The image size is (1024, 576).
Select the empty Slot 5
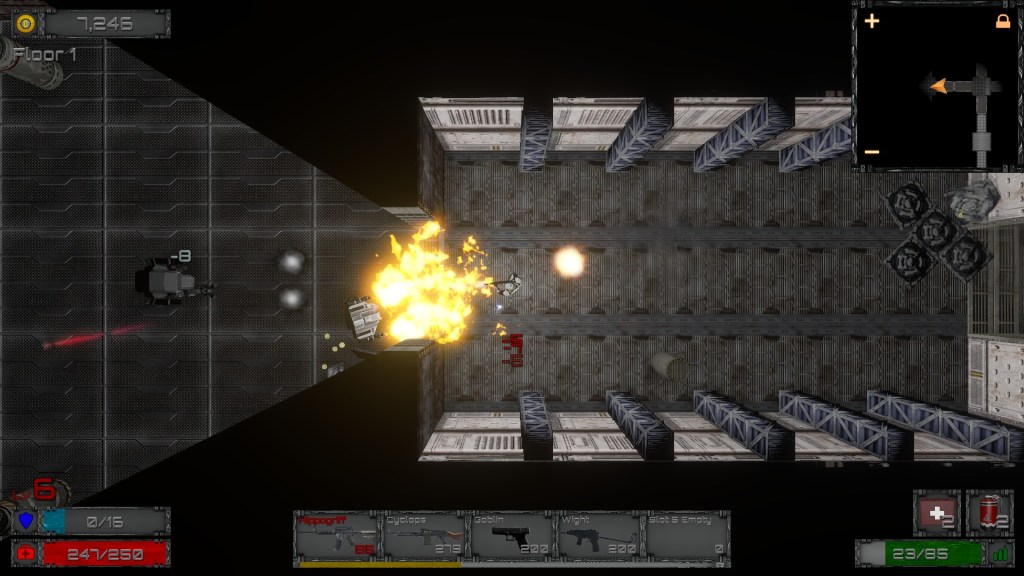click(x=686, y=537)
